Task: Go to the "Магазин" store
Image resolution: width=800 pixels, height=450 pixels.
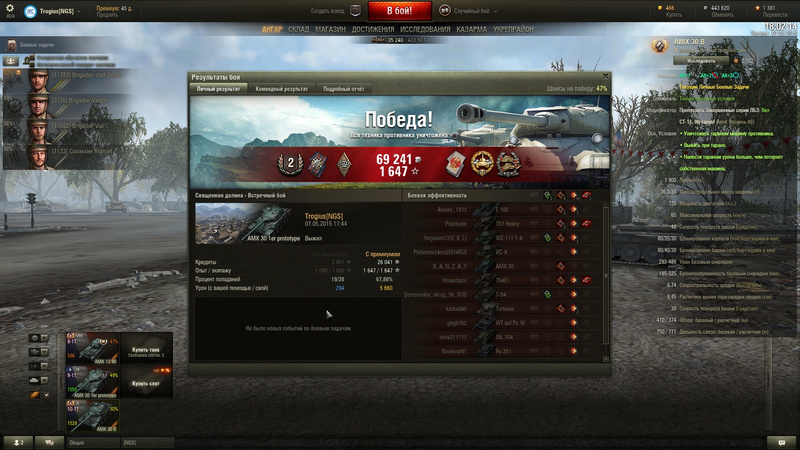Action: 330,29
